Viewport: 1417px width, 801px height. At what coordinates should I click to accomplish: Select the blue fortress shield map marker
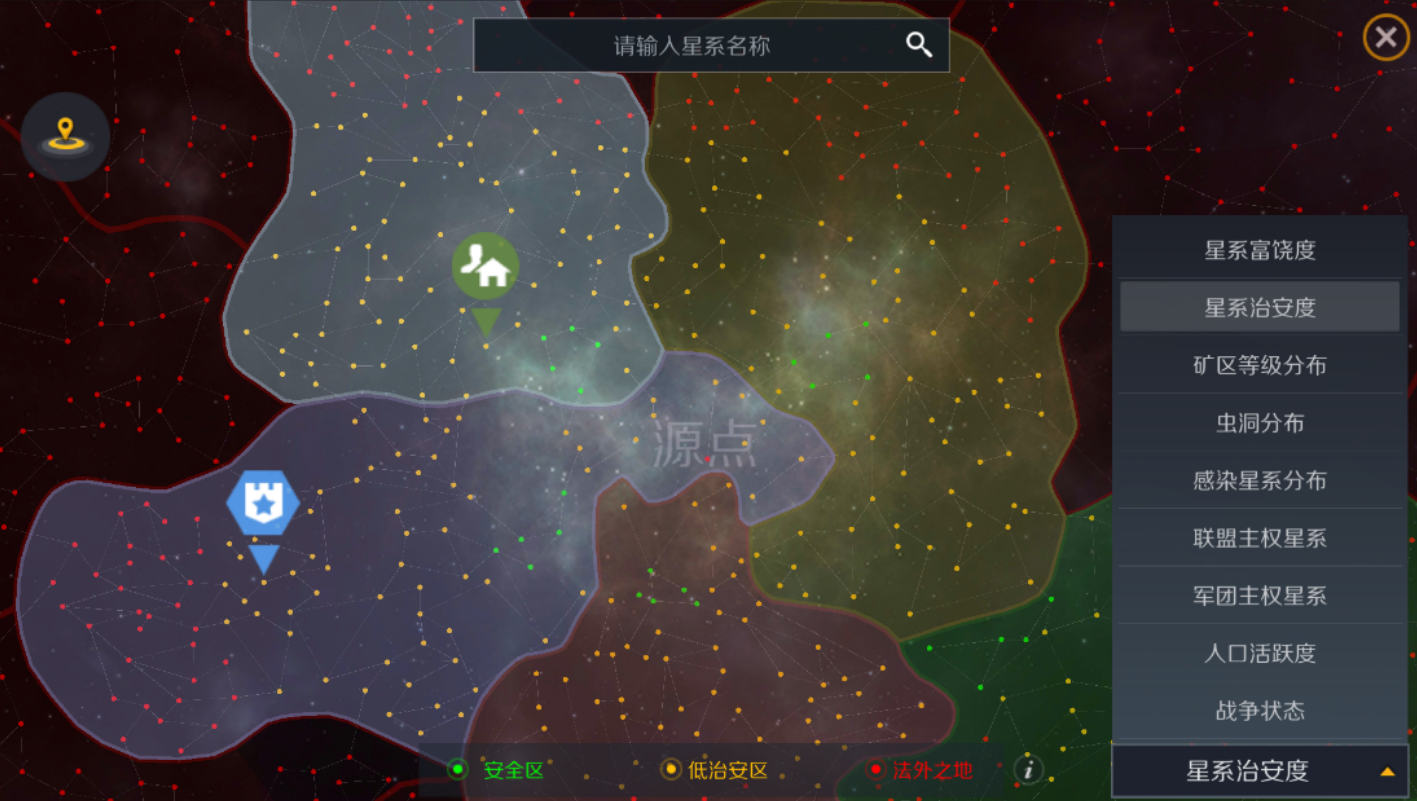pyautogui.click(x=263, y=503)
